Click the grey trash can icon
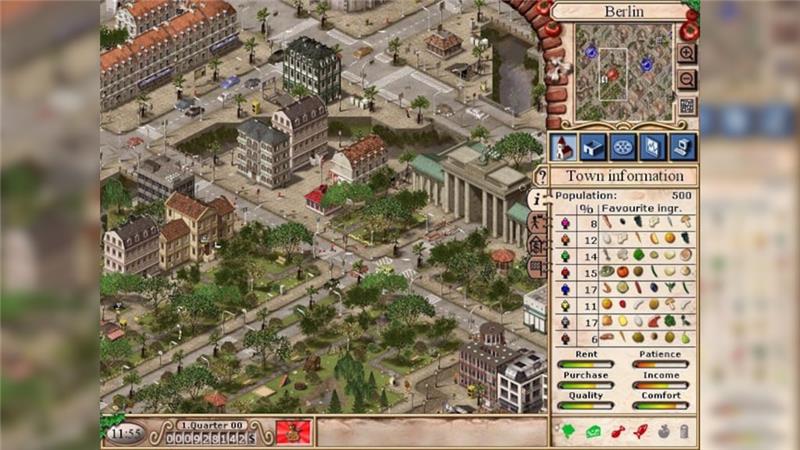 (x=685, y=432)
